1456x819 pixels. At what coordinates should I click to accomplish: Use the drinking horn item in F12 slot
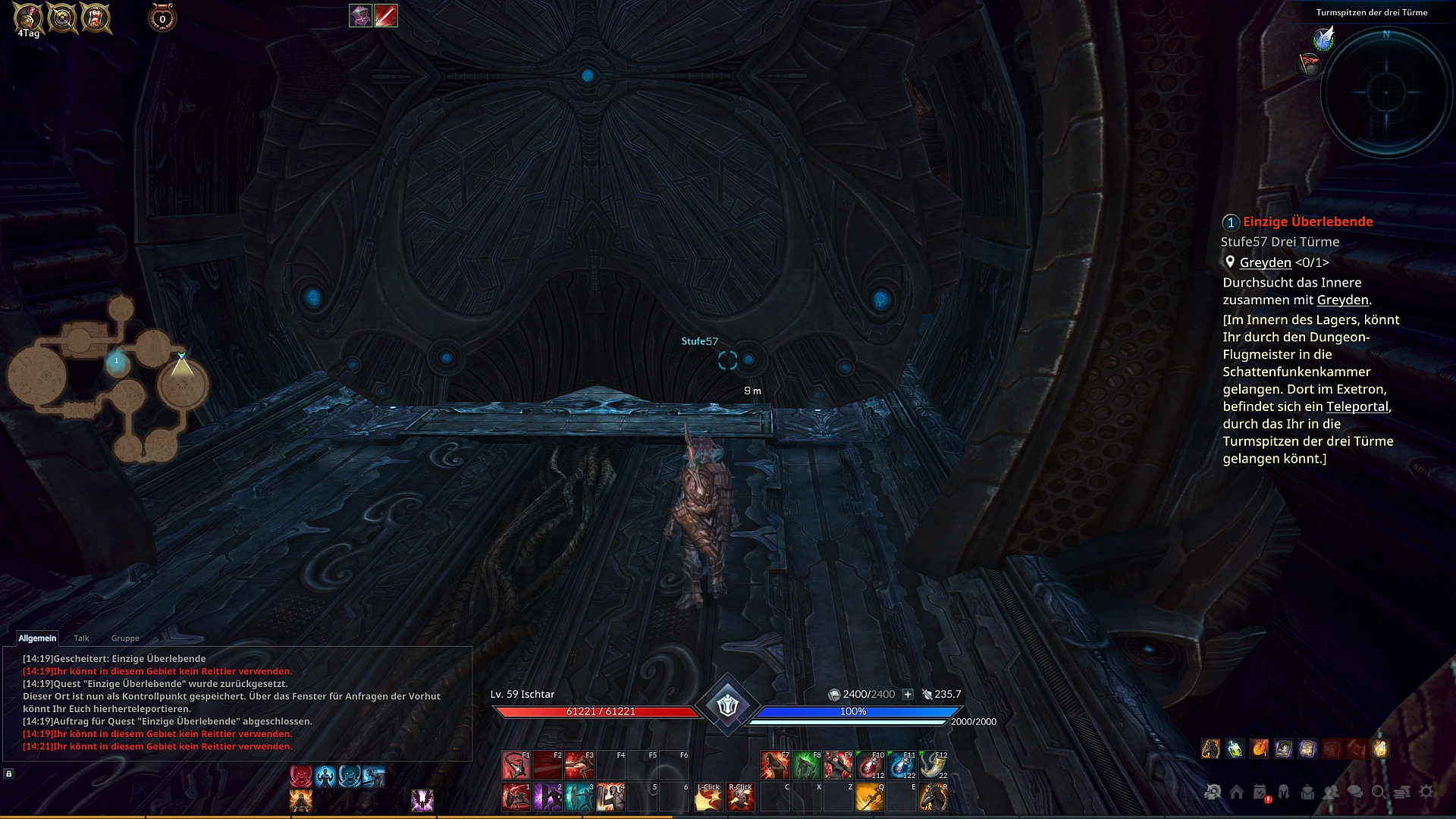click(933, 765)
